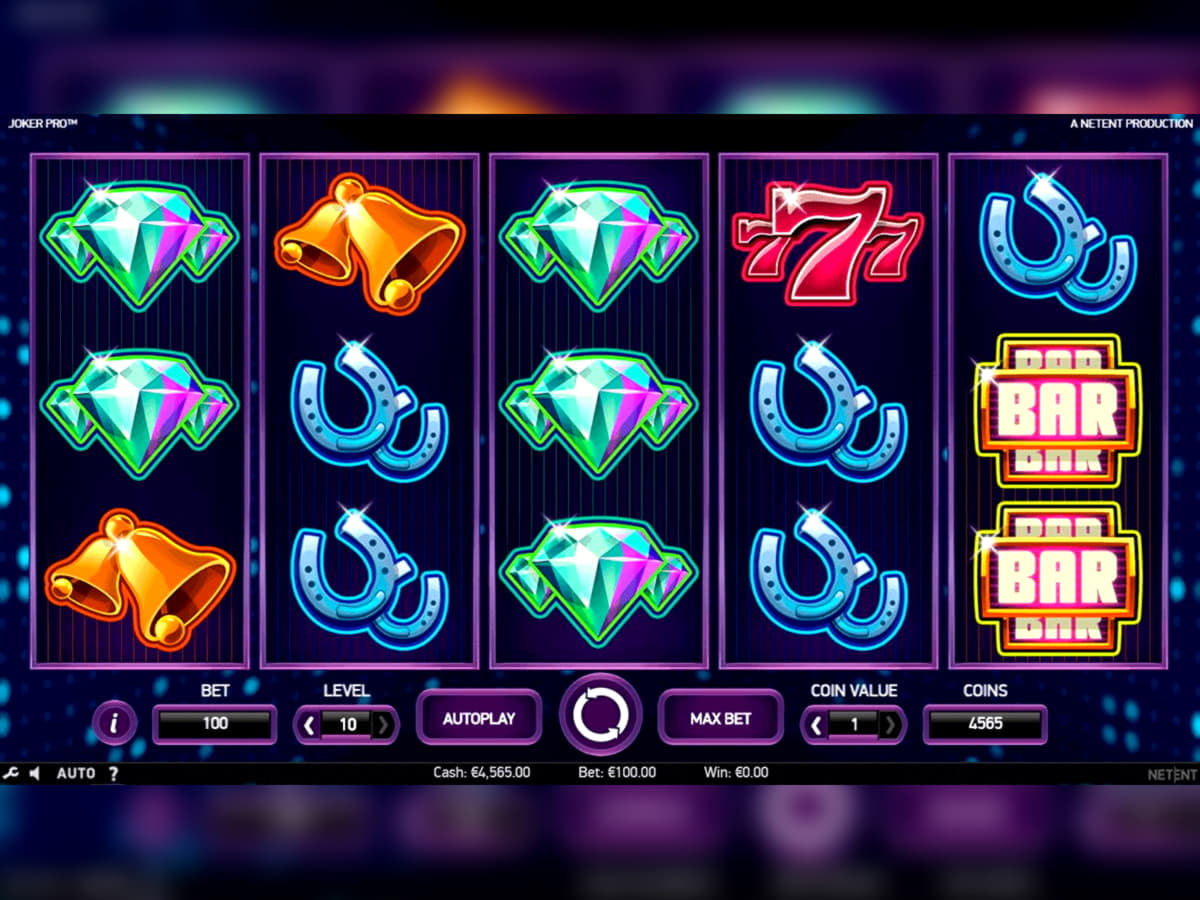Decrease the bet level
The width and height of the screenshot is (1200, 900).
[x=309, y=724]
